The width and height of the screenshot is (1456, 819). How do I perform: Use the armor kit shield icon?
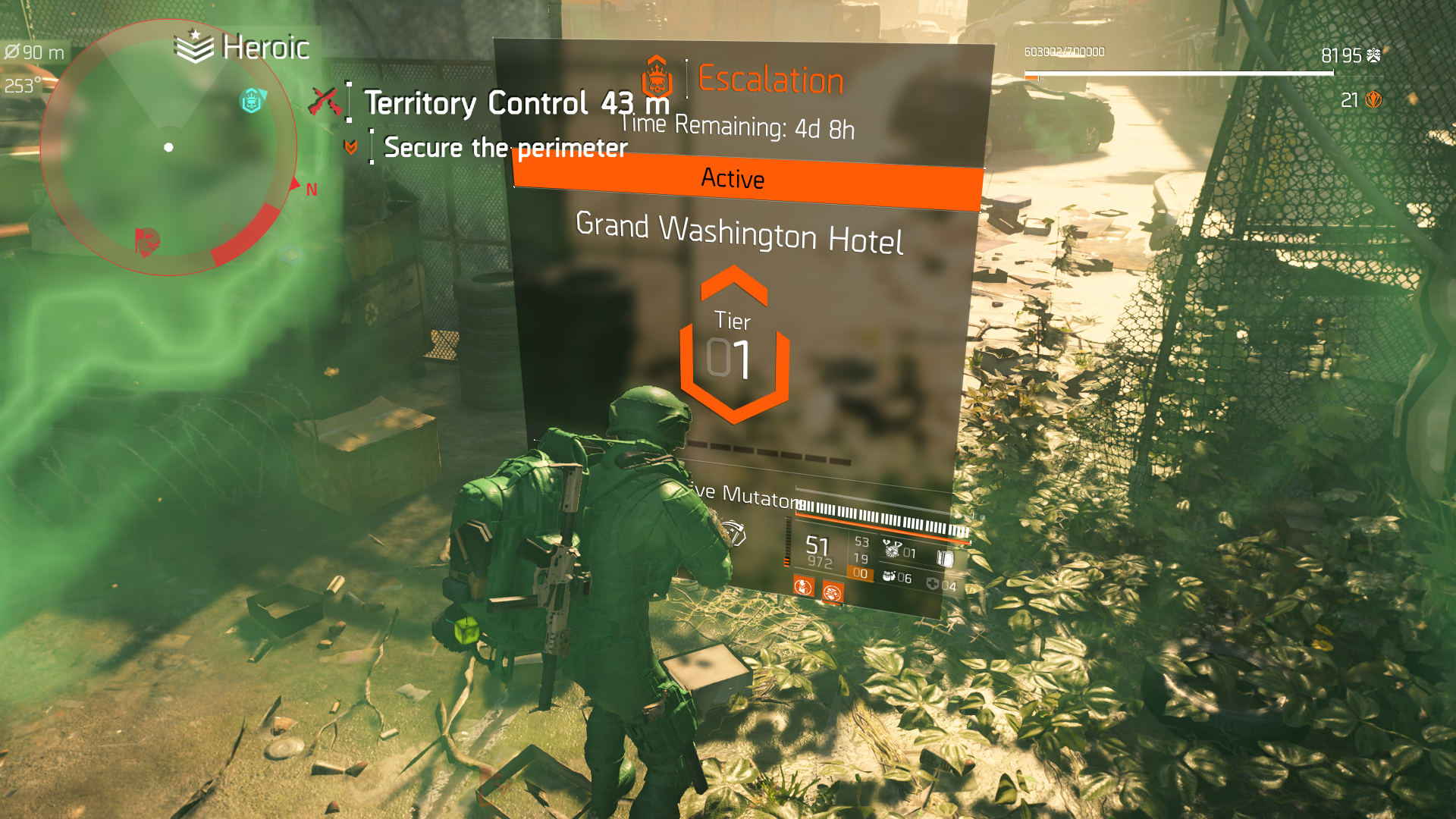pos(933,584)
